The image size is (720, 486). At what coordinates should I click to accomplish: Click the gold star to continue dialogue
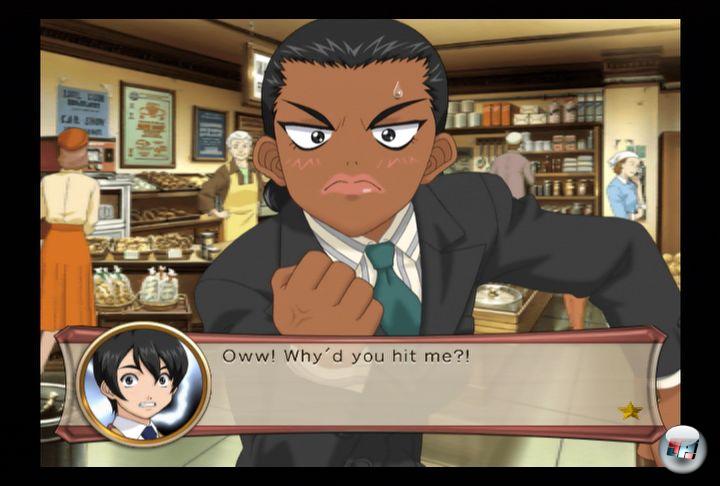pyautogui.click(x=630, y=410)
